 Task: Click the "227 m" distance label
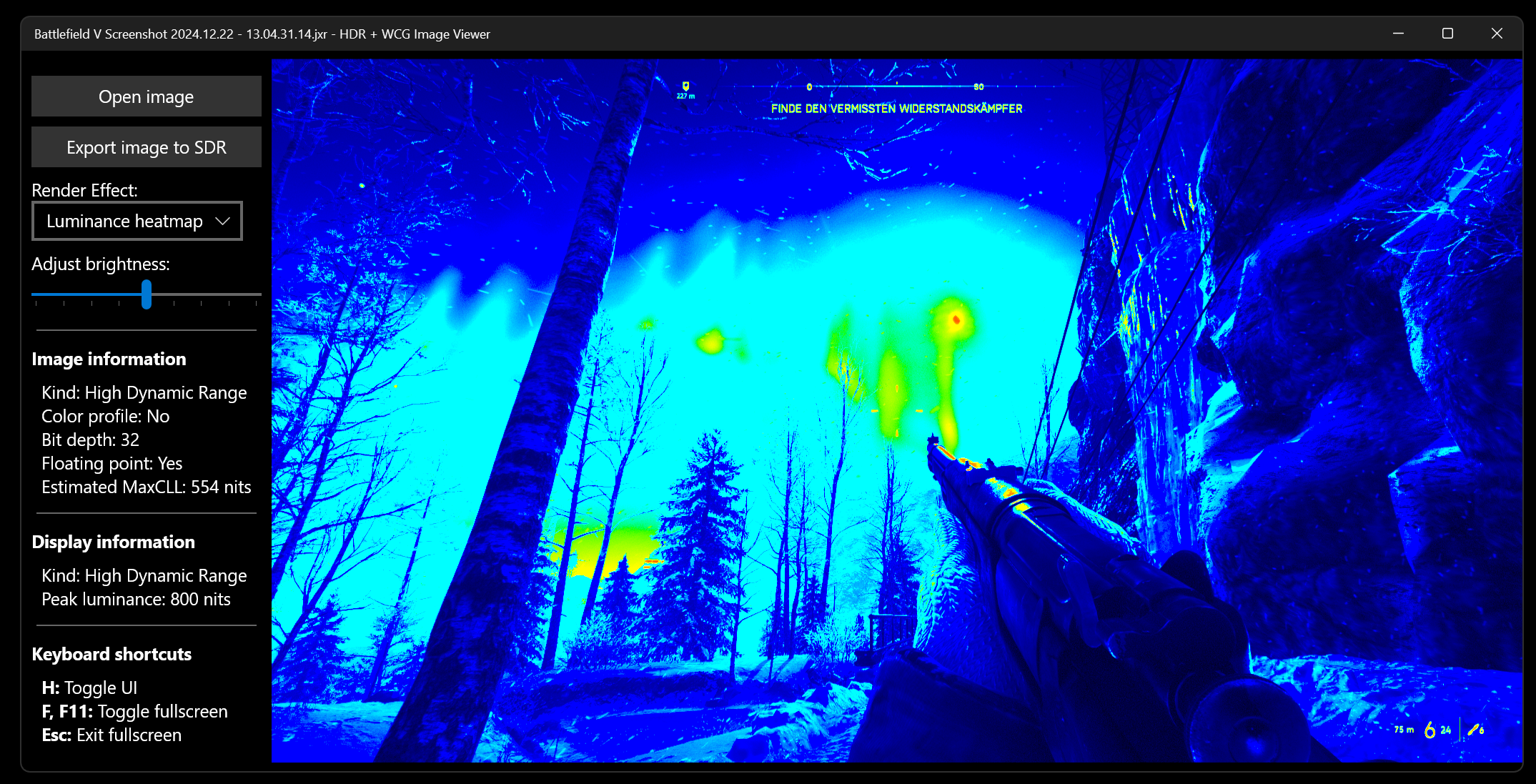click(x=685, y=97)
